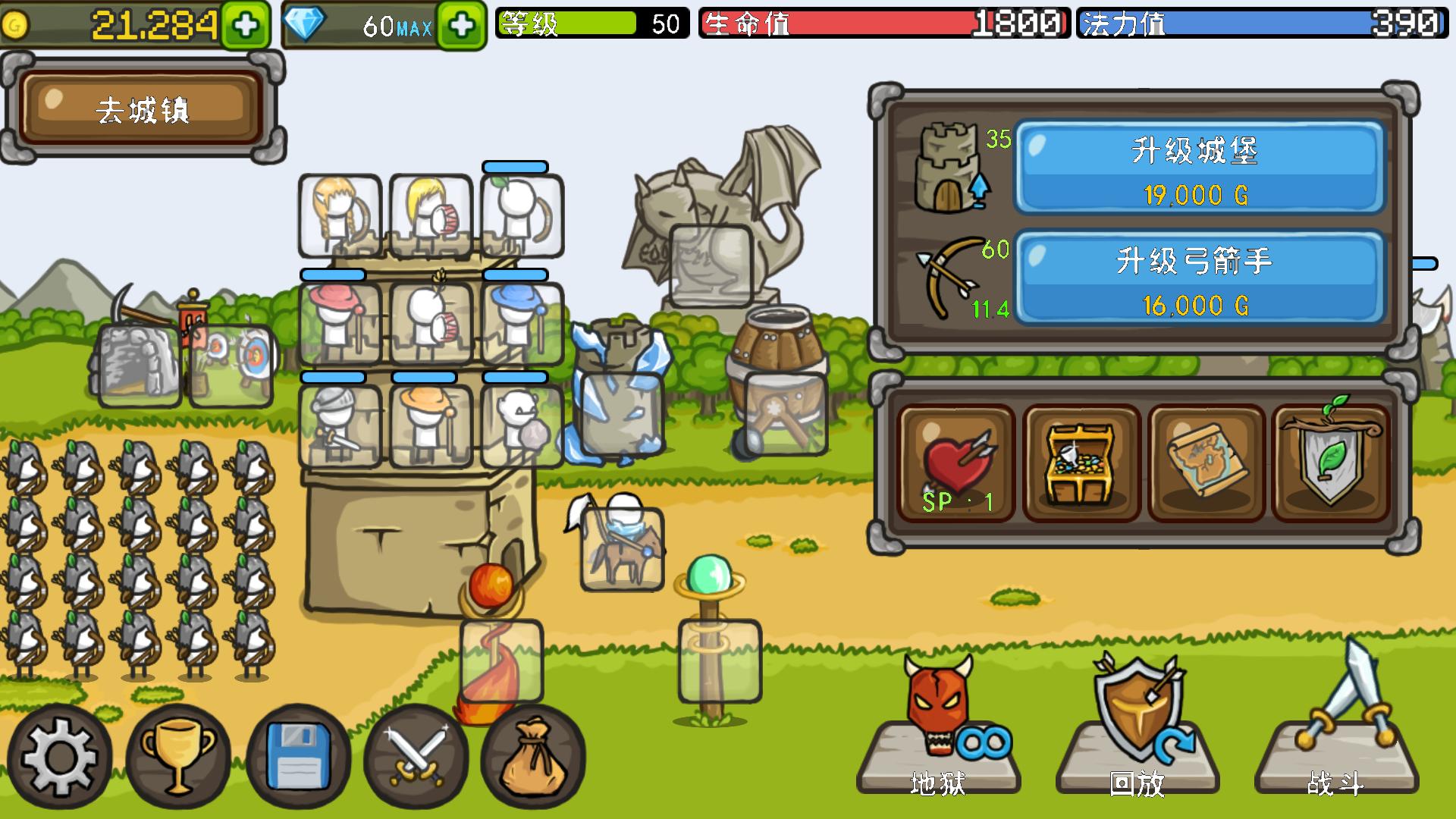
Task: Select the armored knight hero slot
Action: pyautogui.click(x=340, y=425)
